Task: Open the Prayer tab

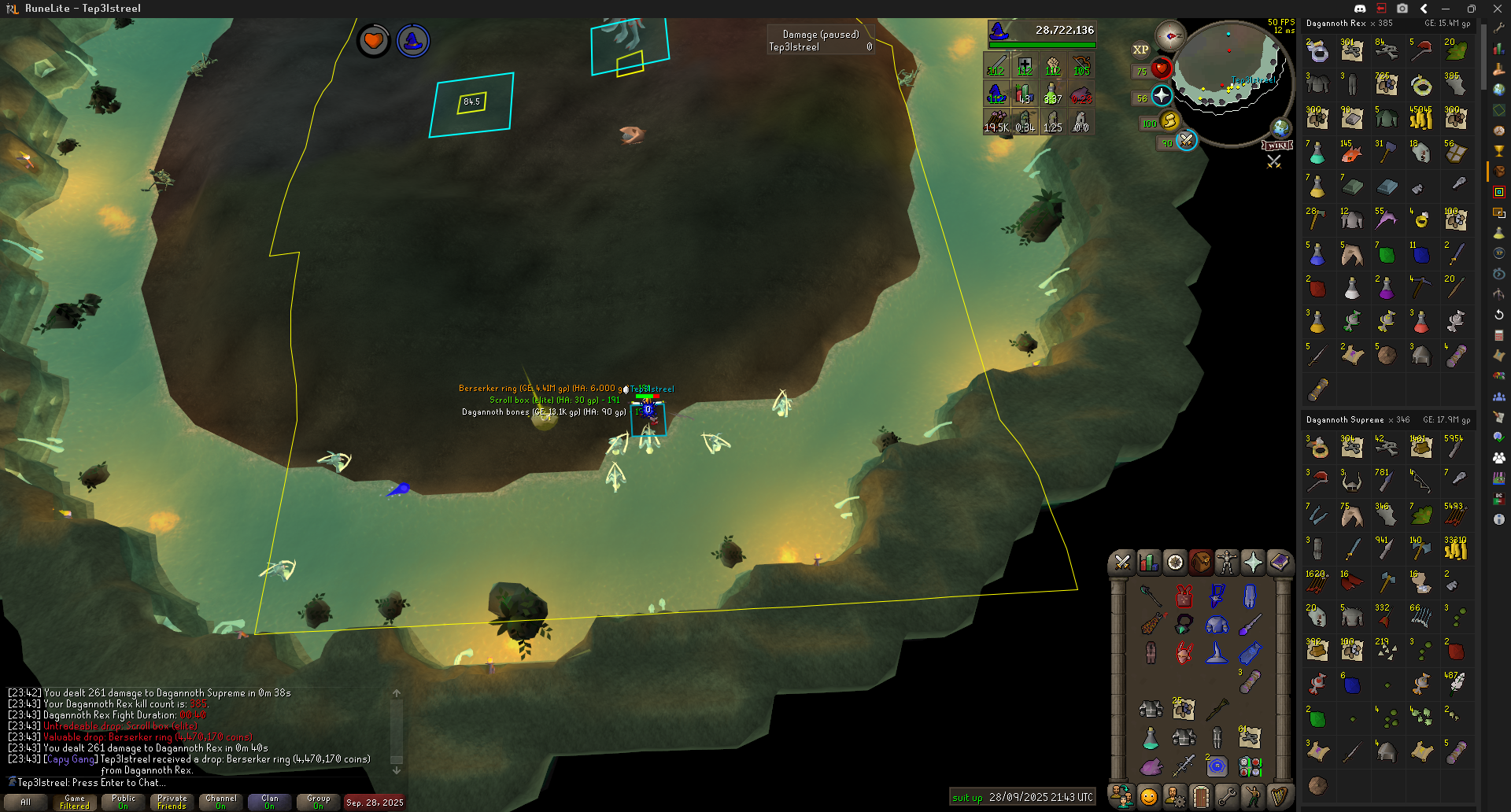Action: (x=1253, y=563)
